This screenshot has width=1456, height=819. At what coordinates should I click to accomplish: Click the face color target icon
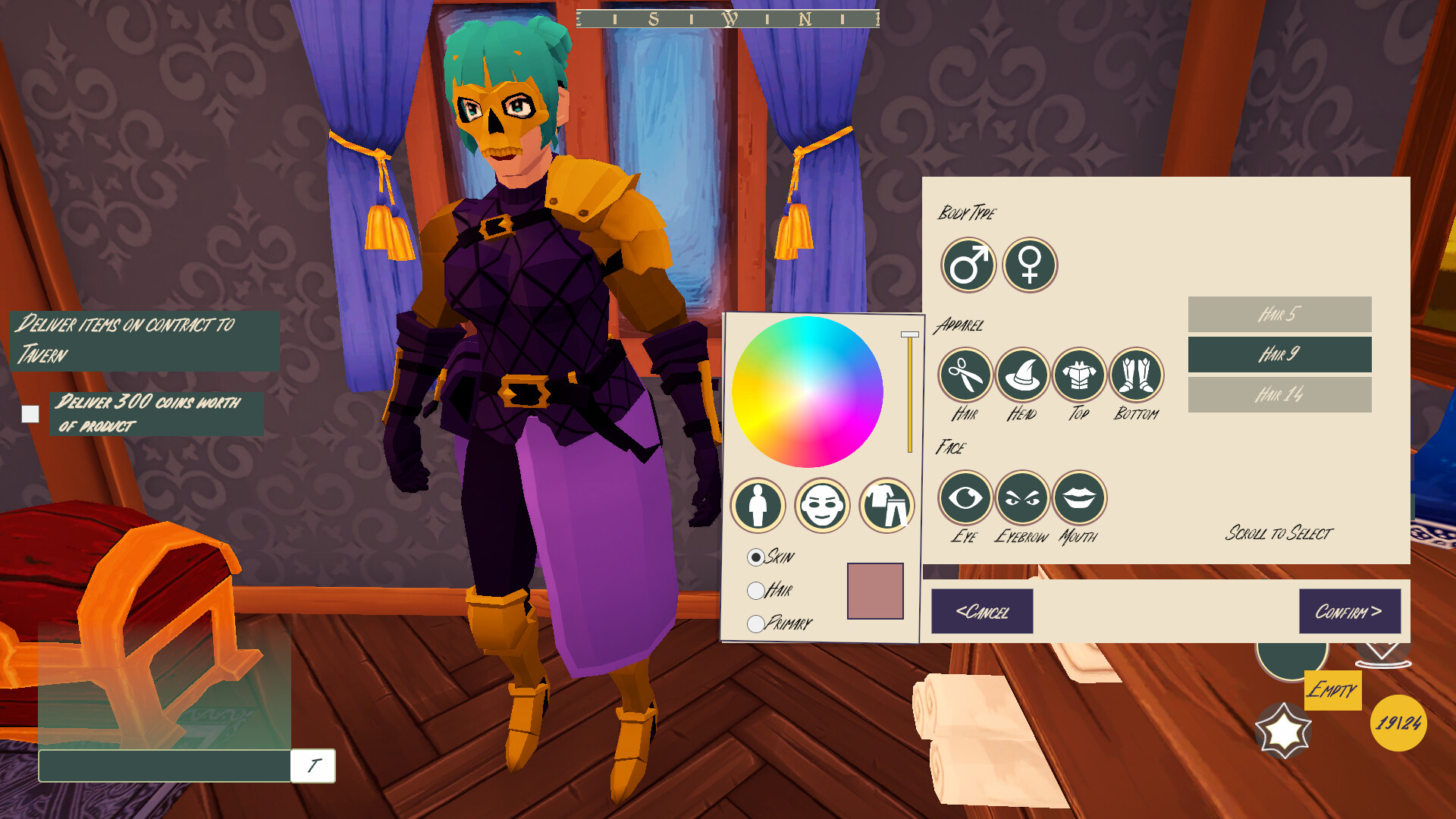pos(822,506)
